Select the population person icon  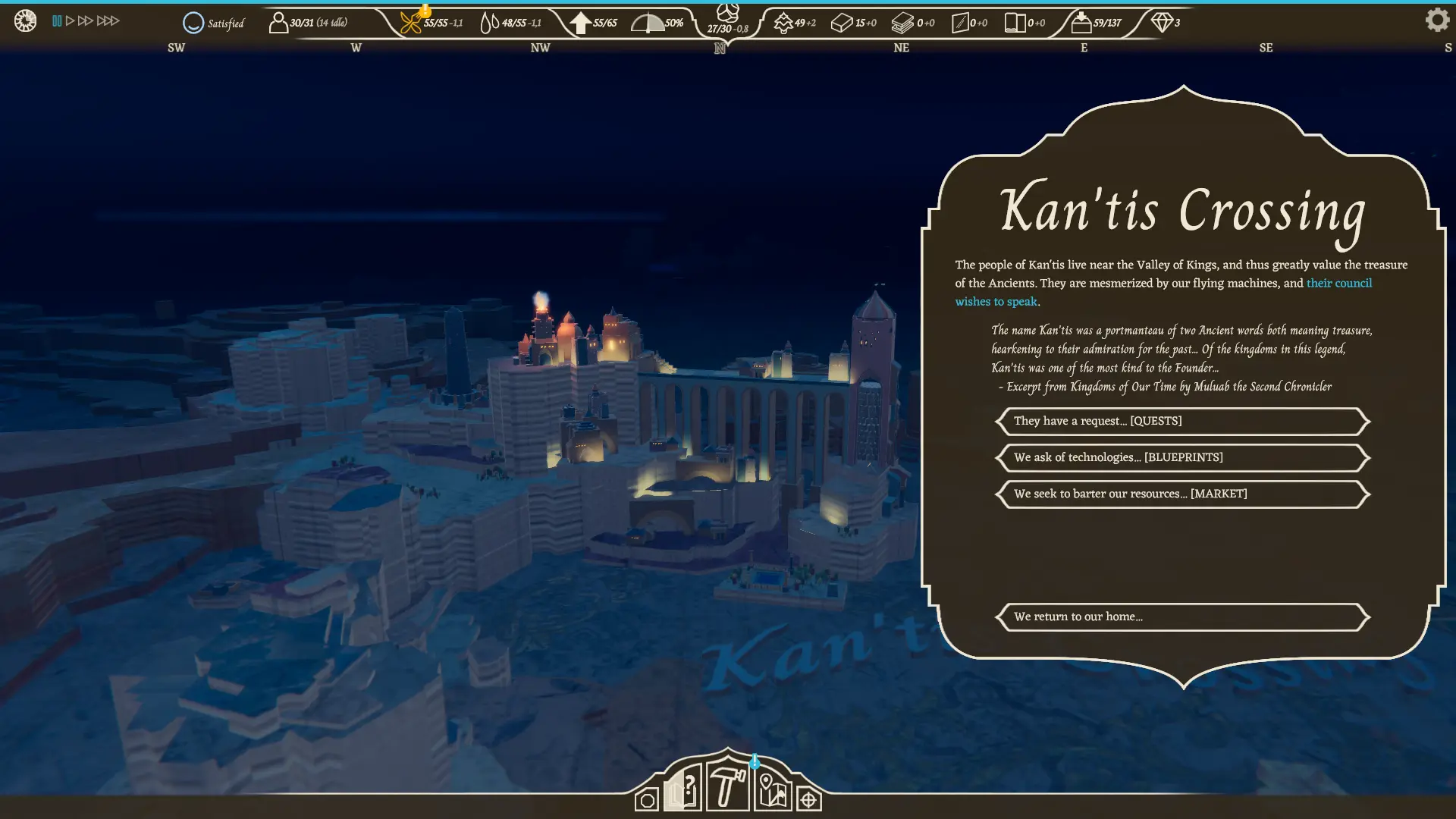[278, 23]
